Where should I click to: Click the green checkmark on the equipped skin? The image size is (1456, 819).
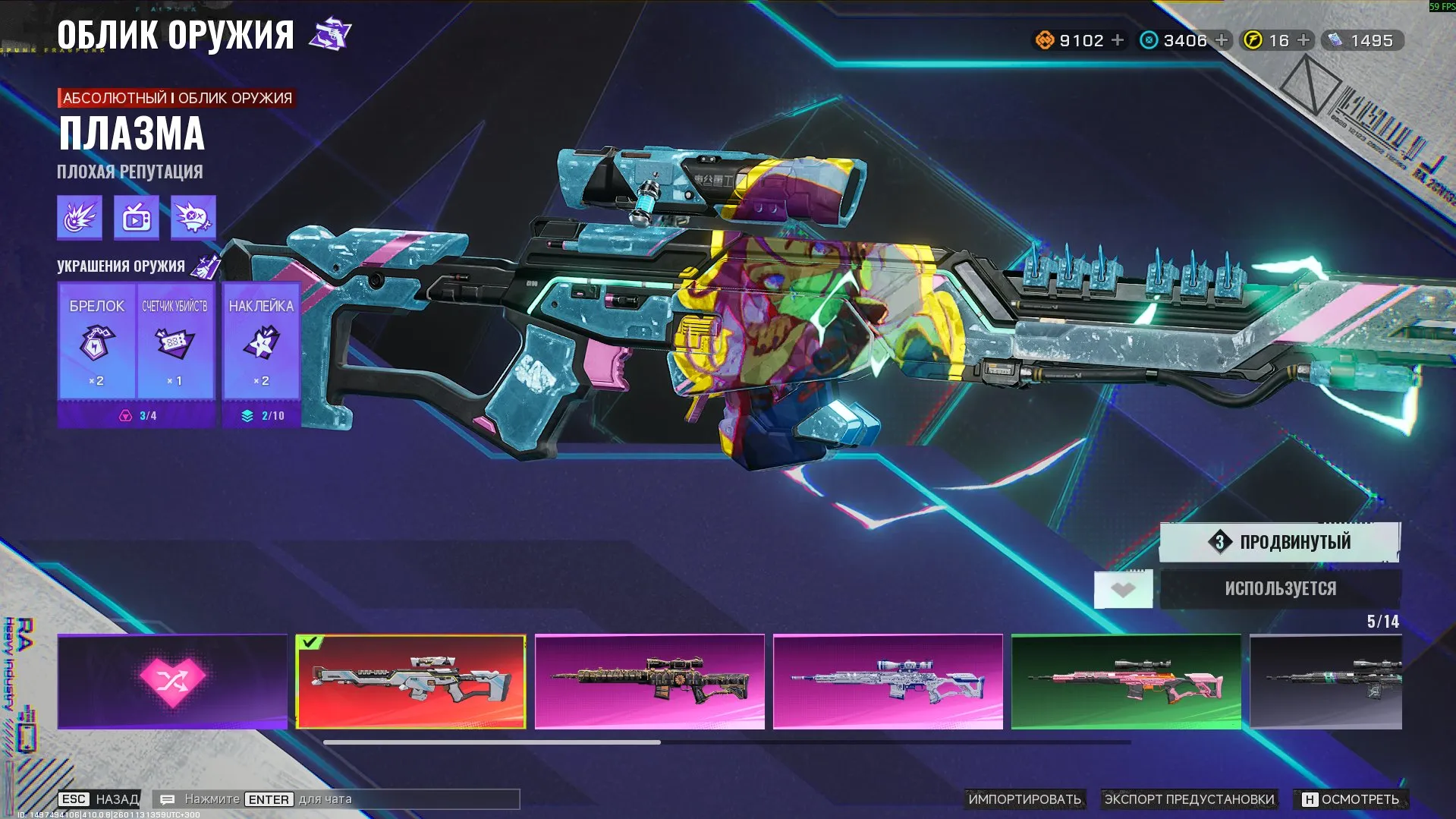click(309, 644)
